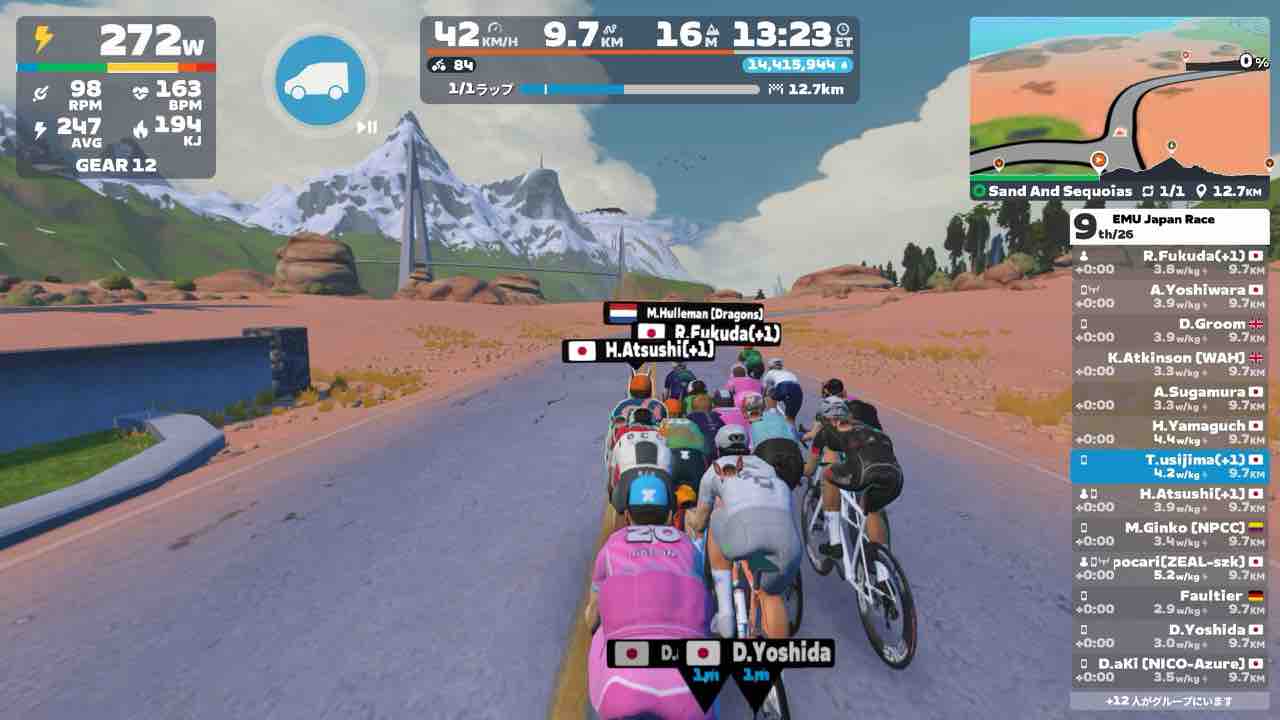Choose D.Yoshida from the rider list
Screen dimensions: 1280x720
click(1169, 636)
